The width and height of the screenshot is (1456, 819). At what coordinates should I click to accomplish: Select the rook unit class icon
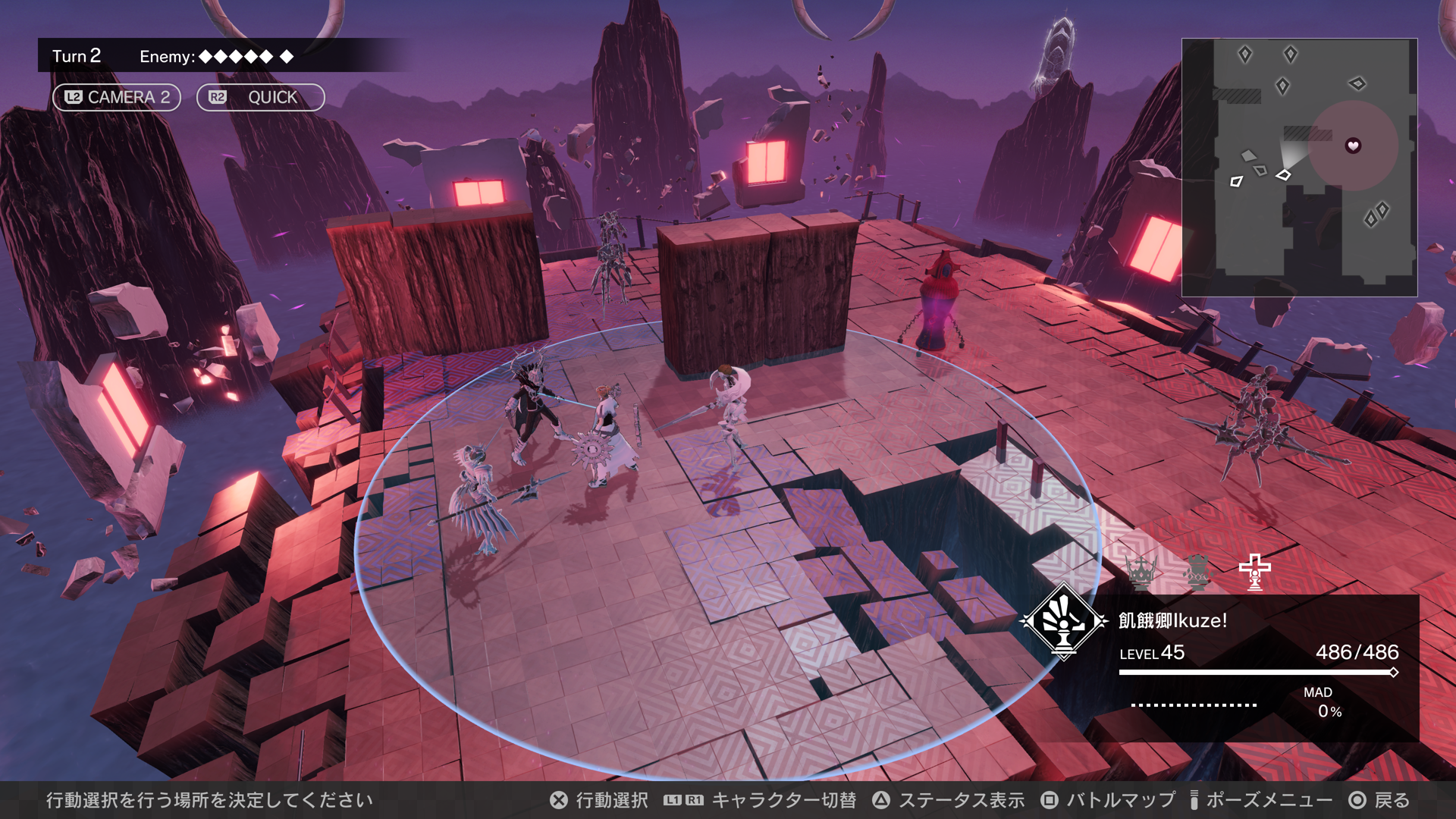click(x=1197, y=572)
